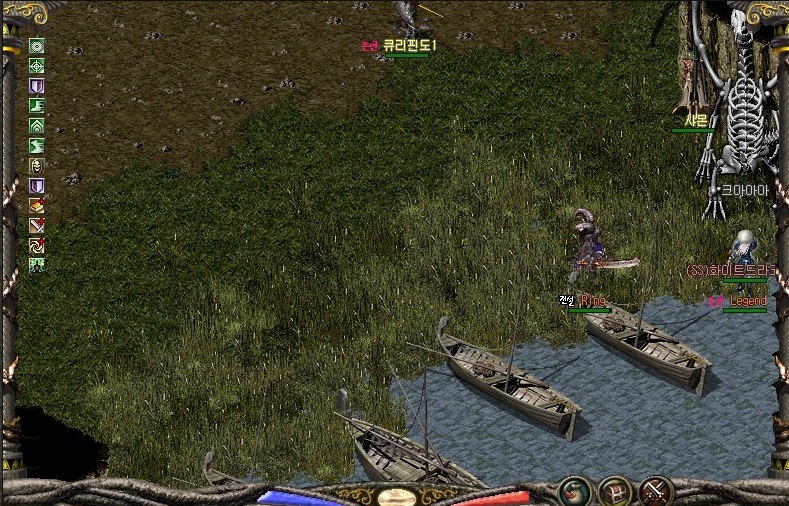Click the green boot buff icon
The height and width of the screenshot is (506, 789).
(37, 106)
